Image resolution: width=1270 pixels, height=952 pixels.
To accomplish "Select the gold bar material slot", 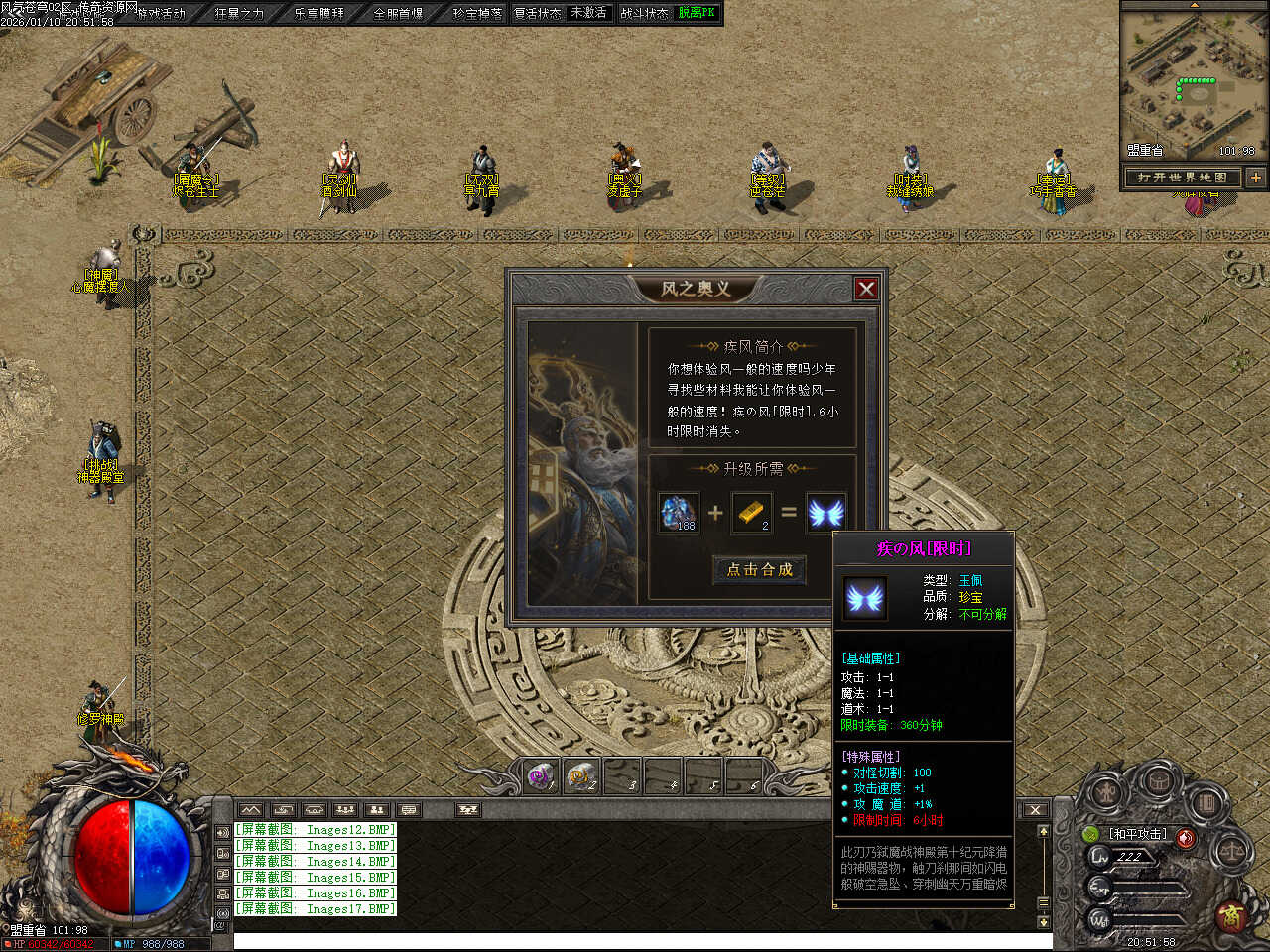I will click(x=751, y=512).
